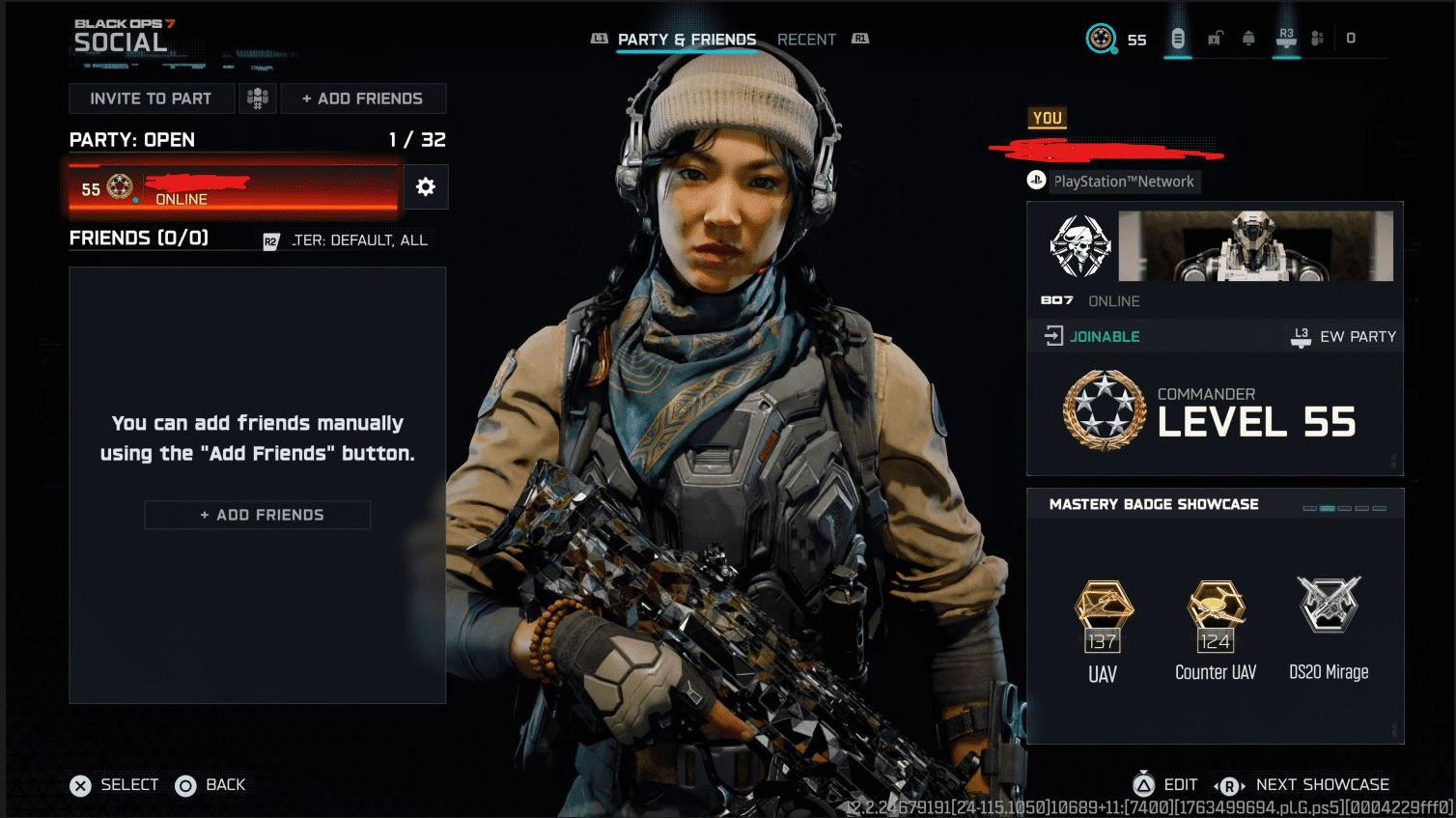Toggle the Joinable party status
The height and width of the screenshot is (818, 1456).
click(1093, 336)
